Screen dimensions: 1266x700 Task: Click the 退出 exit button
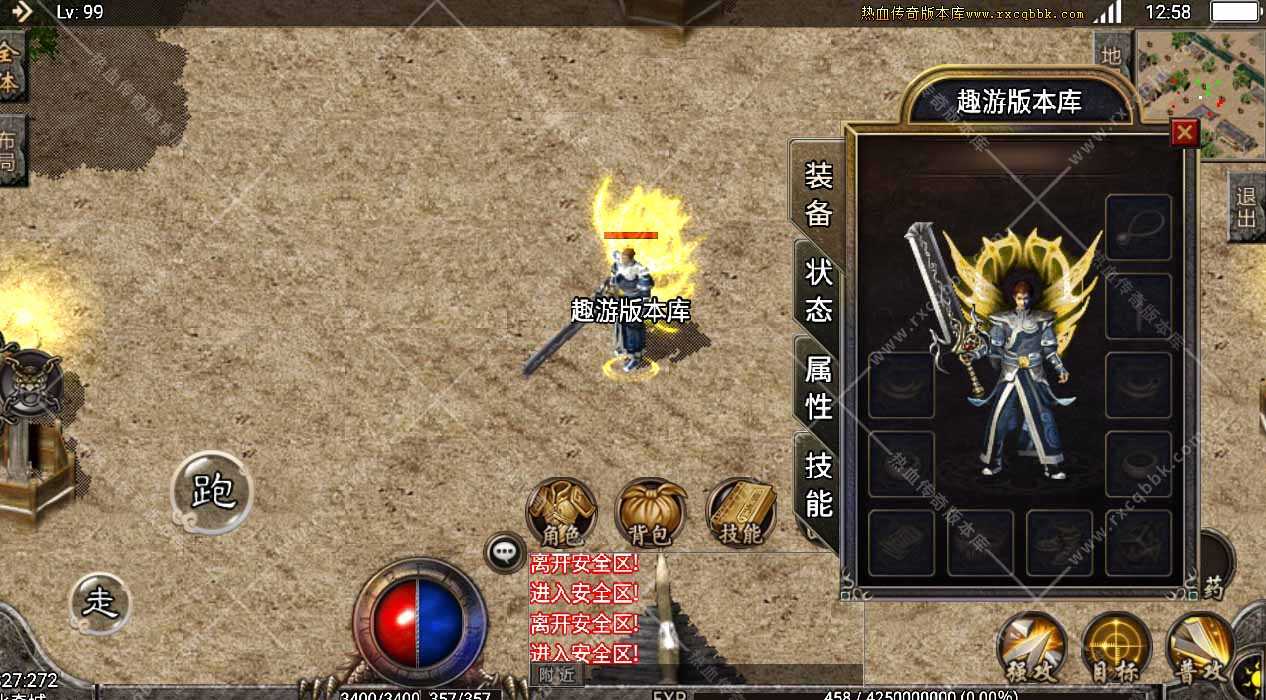(x=1246, y=208)
